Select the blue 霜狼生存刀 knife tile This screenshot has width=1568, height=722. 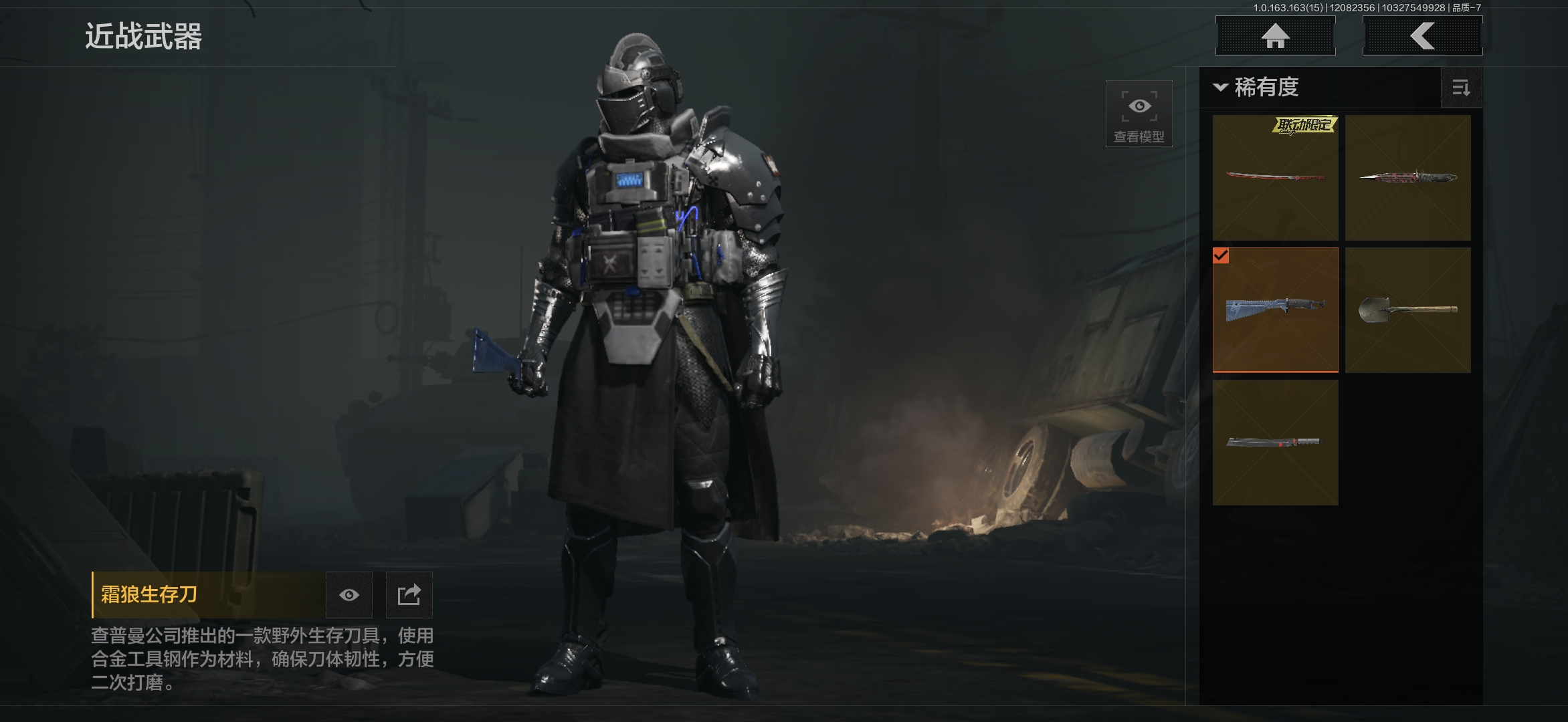point(1275,310)
